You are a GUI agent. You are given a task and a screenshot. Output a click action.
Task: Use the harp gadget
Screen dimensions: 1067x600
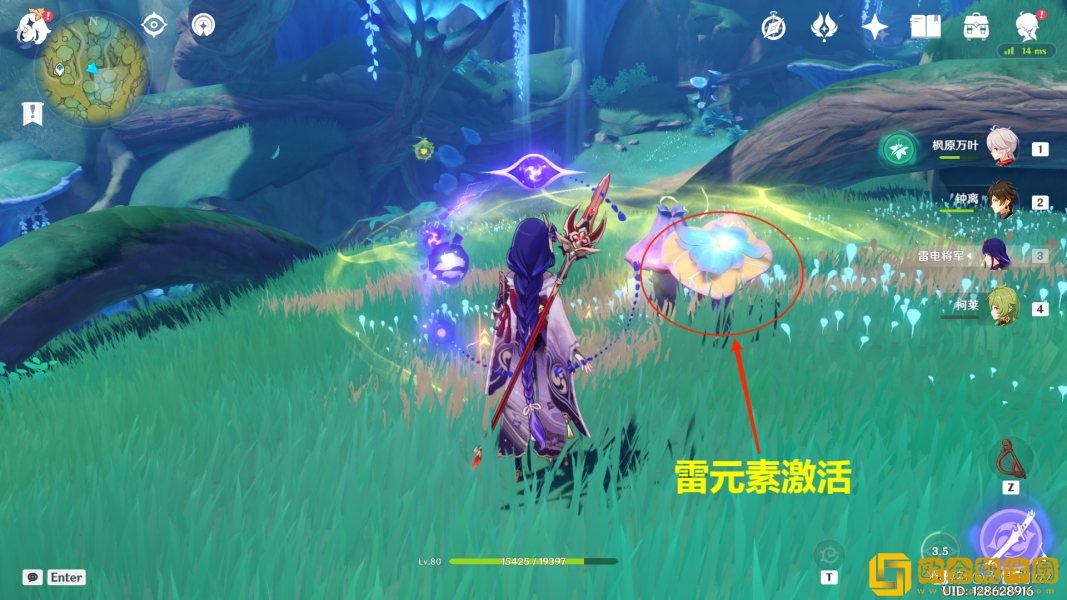1011,458
